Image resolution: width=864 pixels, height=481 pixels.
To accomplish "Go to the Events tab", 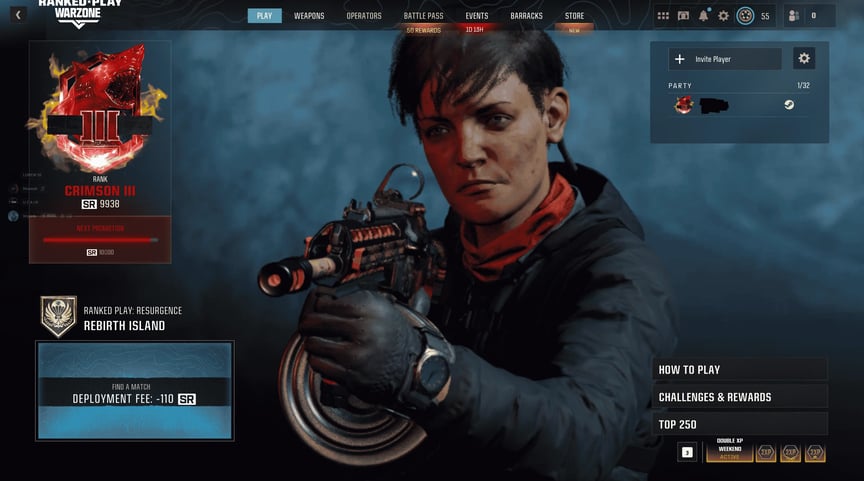I will 477,16.
